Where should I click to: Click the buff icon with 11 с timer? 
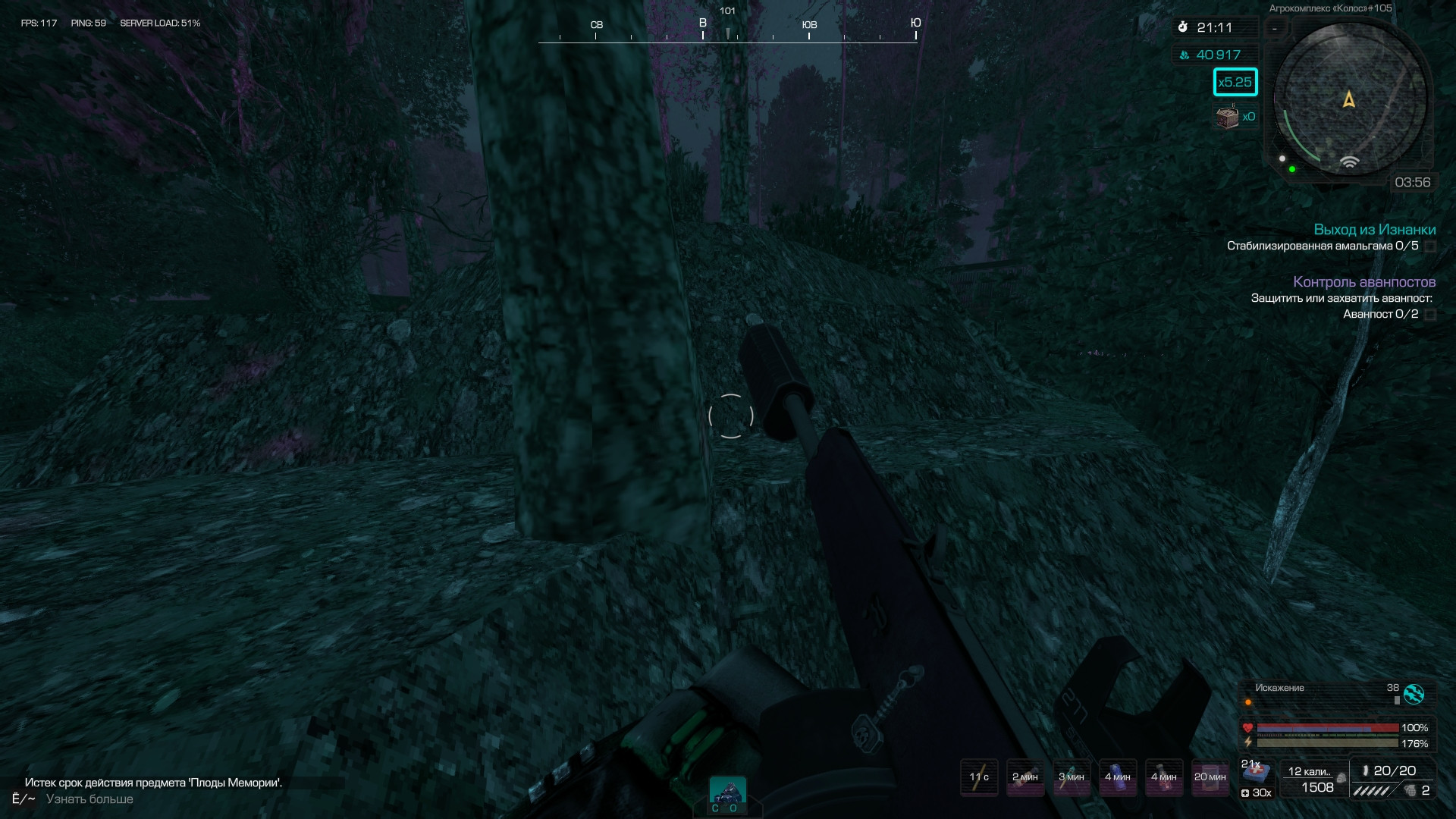point(979,777)
